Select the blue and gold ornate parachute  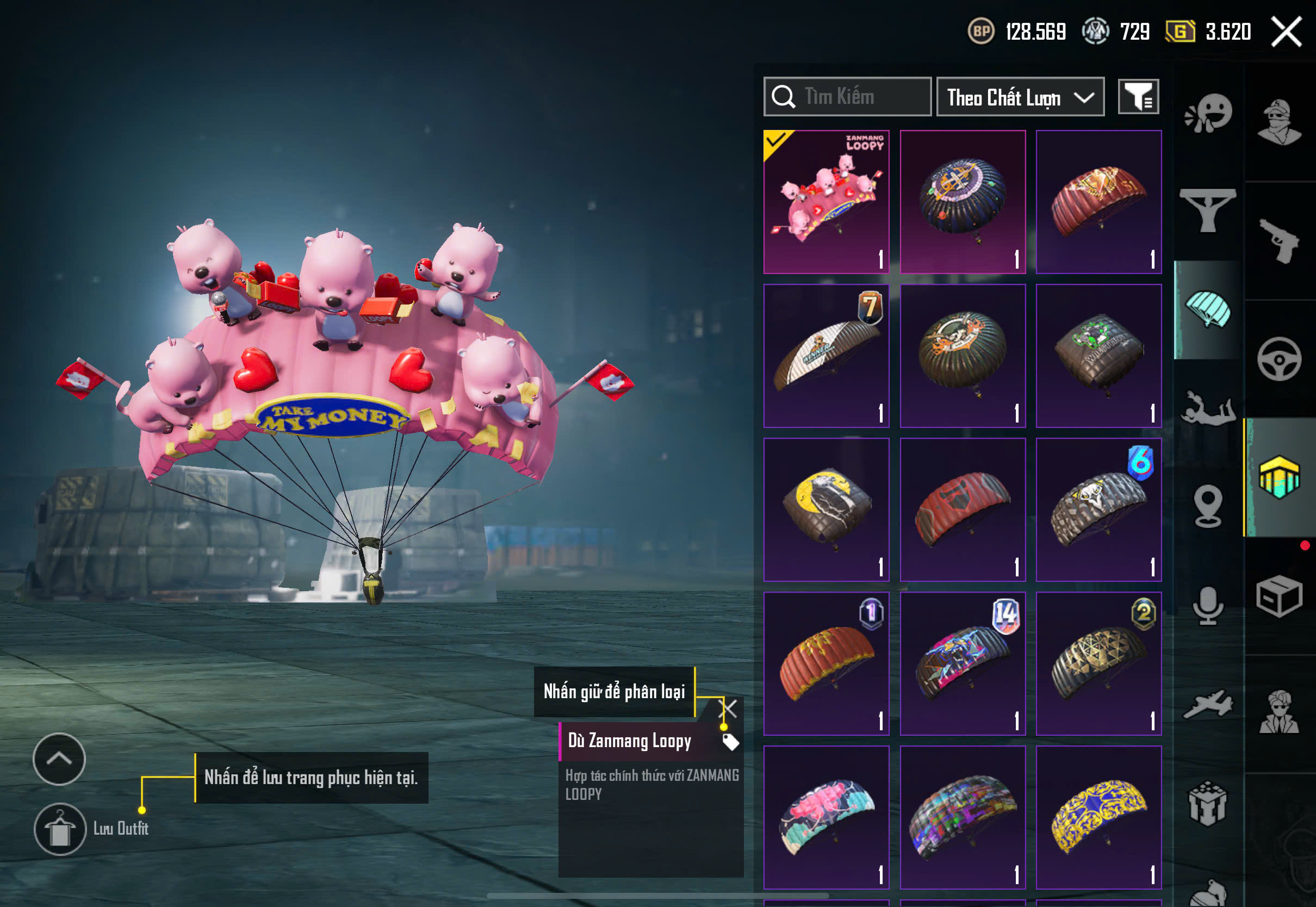(1098, 817)
